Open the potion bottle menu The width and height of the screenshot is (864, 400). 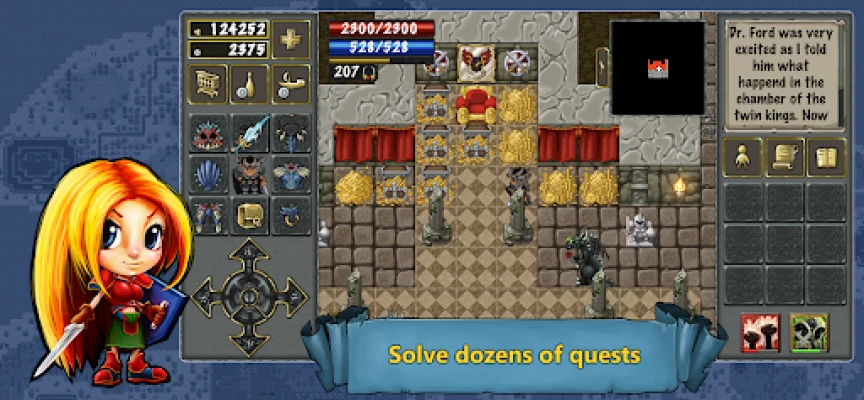click(x=250, y=86)
